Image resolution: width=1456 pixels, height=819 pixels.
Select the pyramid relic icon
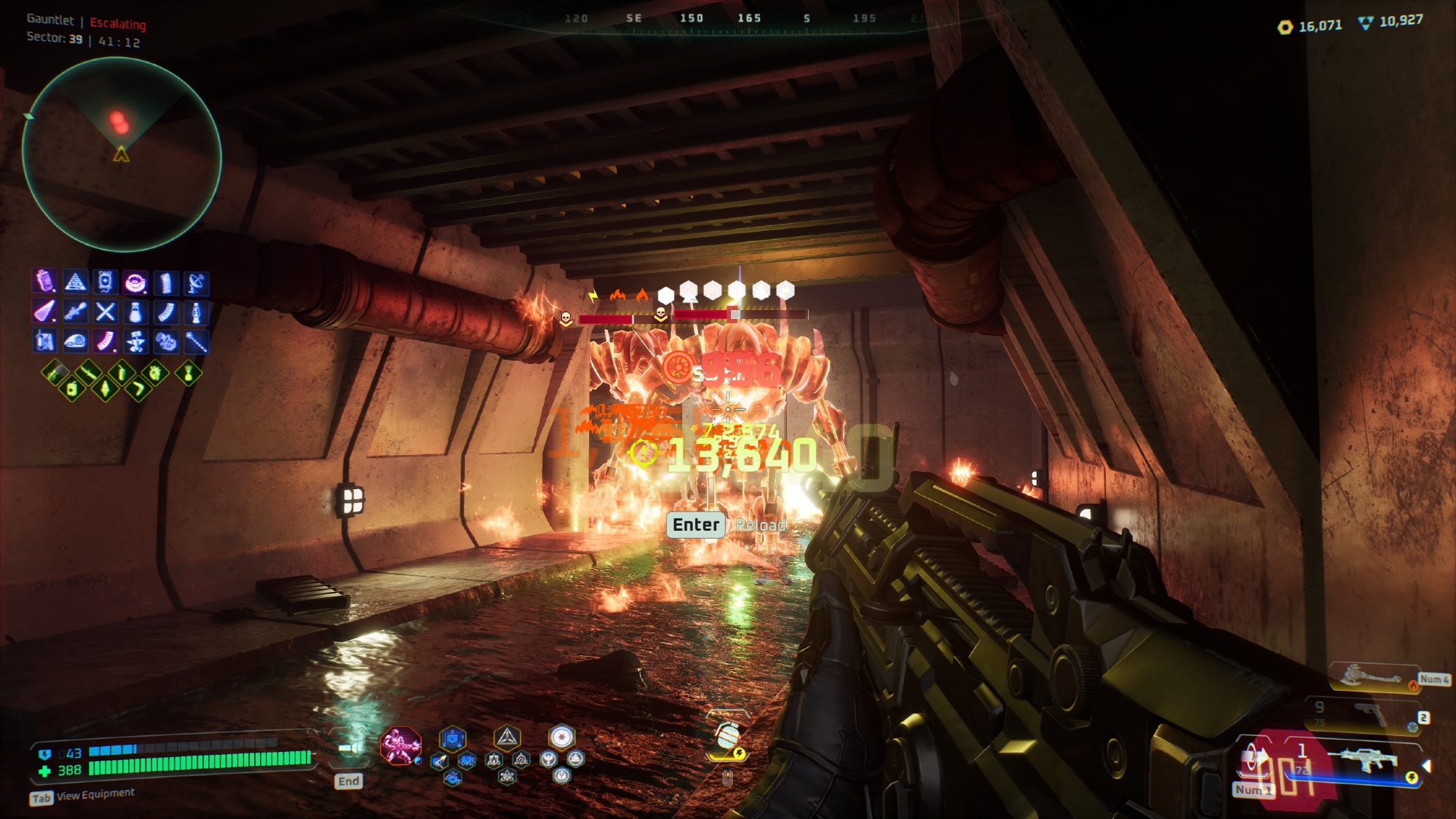tap(75, 282)
